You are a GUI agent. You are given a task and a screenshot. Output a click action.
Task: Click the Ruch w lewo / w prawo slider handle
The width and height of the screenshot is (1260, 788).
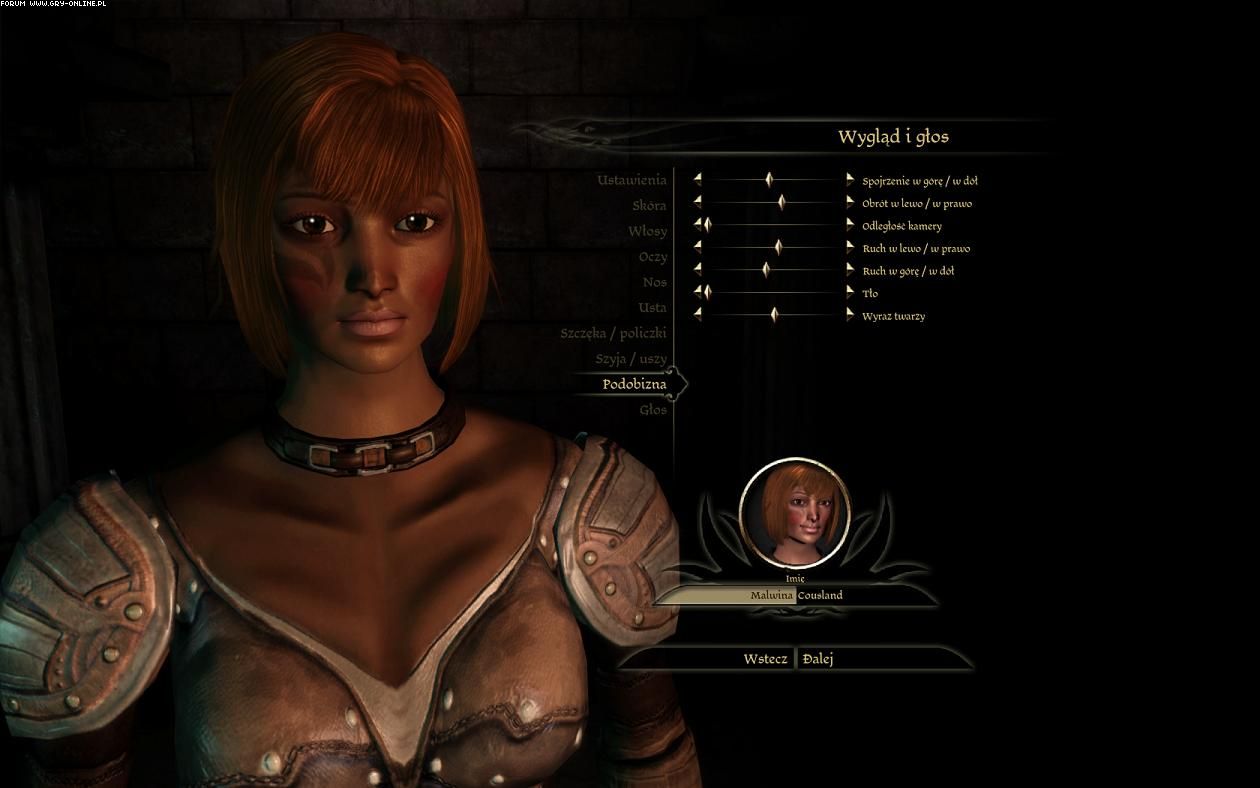click(778, 247)
